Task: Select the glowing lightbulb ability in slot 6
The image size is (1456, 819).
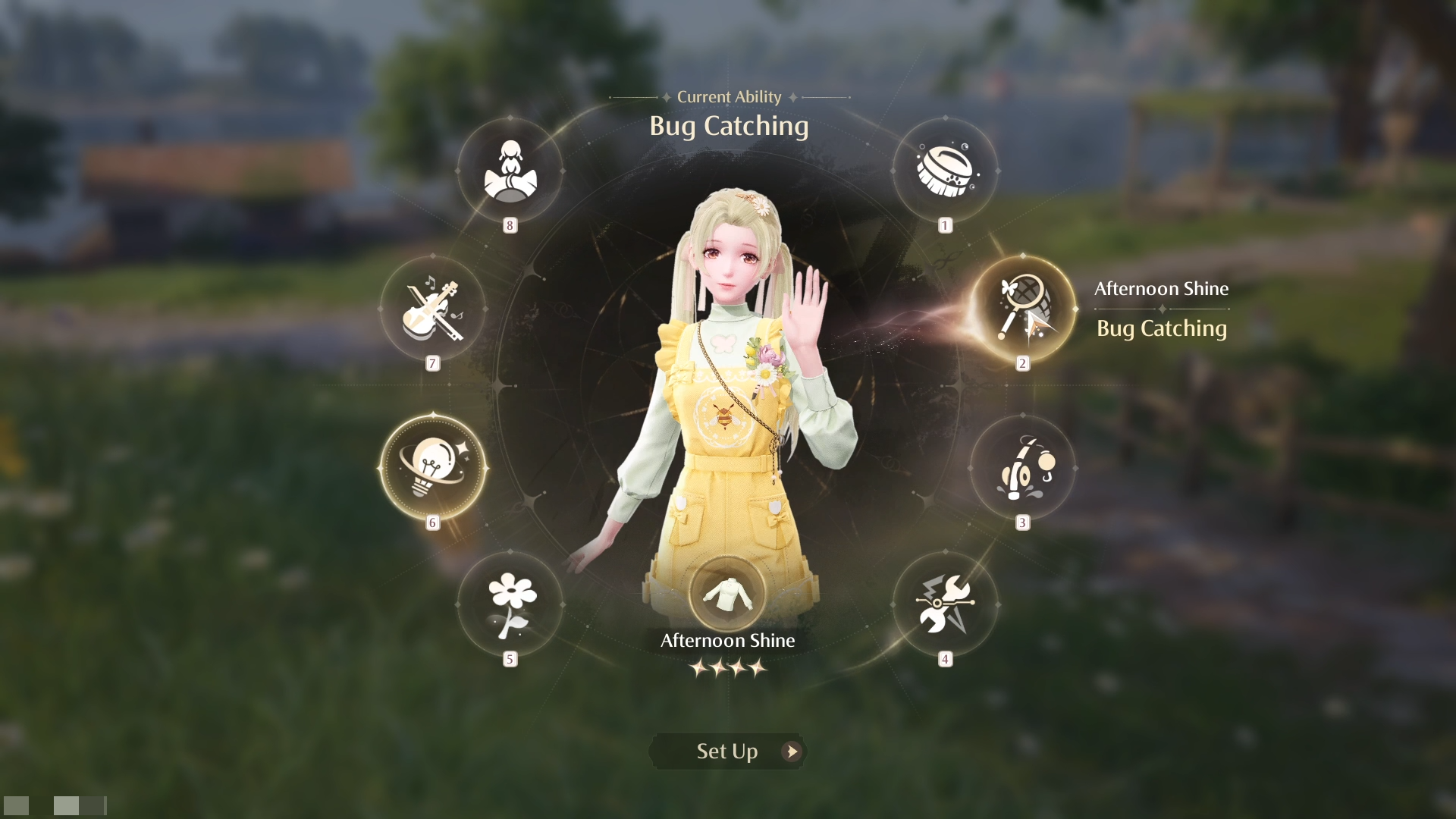Action: pyautogui.click(x=432, y=466)
